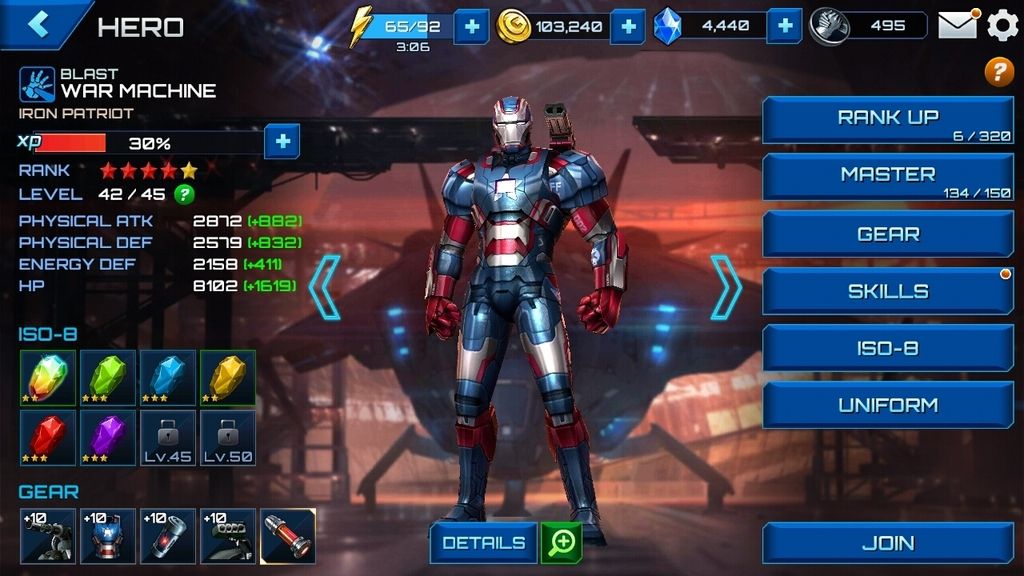Click the green level cap help icon
Screen dimensions: 1024x576
click(184, 194)
